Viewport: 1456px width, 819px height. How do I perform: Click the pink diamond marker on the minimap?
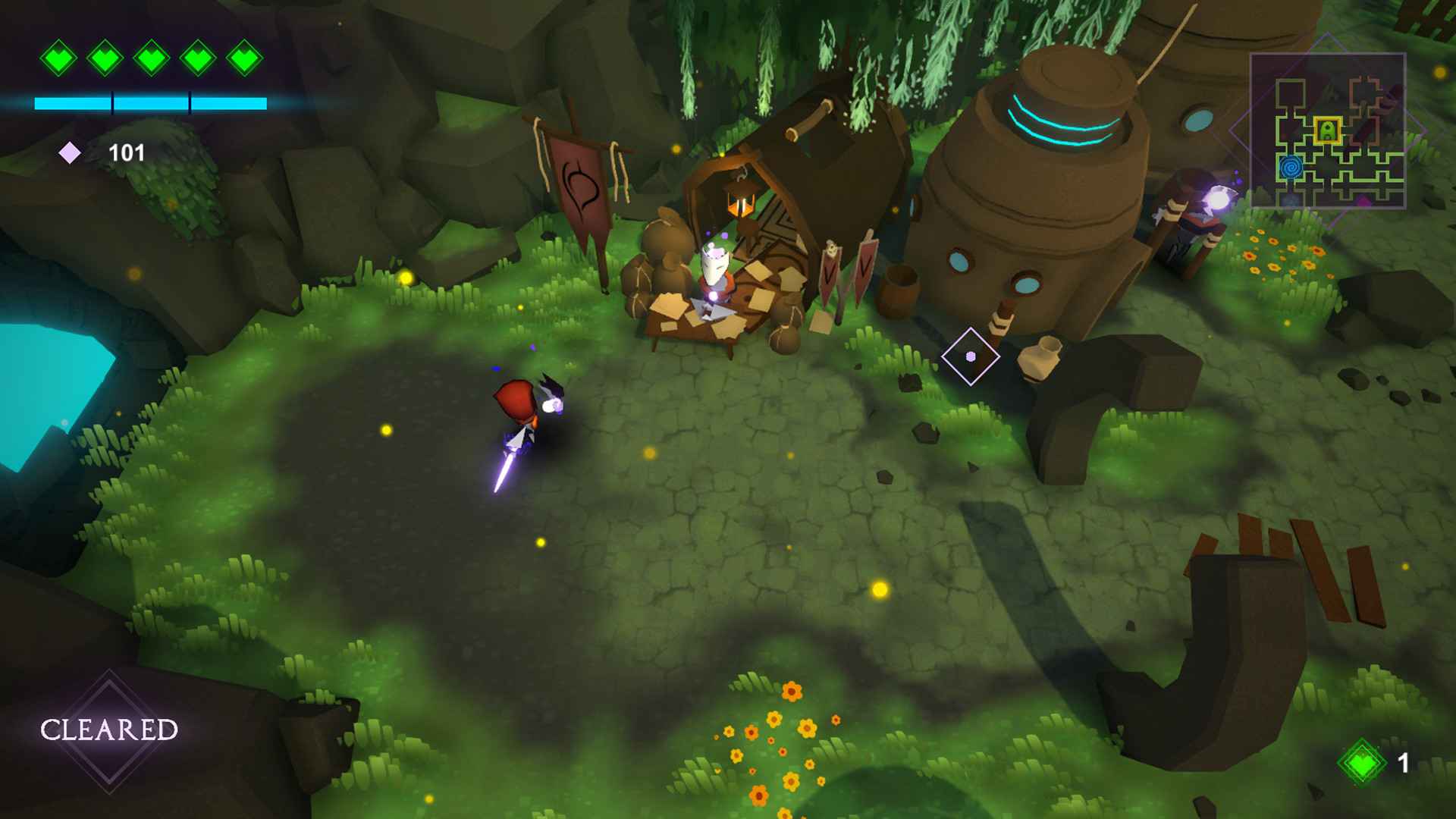1364,202
